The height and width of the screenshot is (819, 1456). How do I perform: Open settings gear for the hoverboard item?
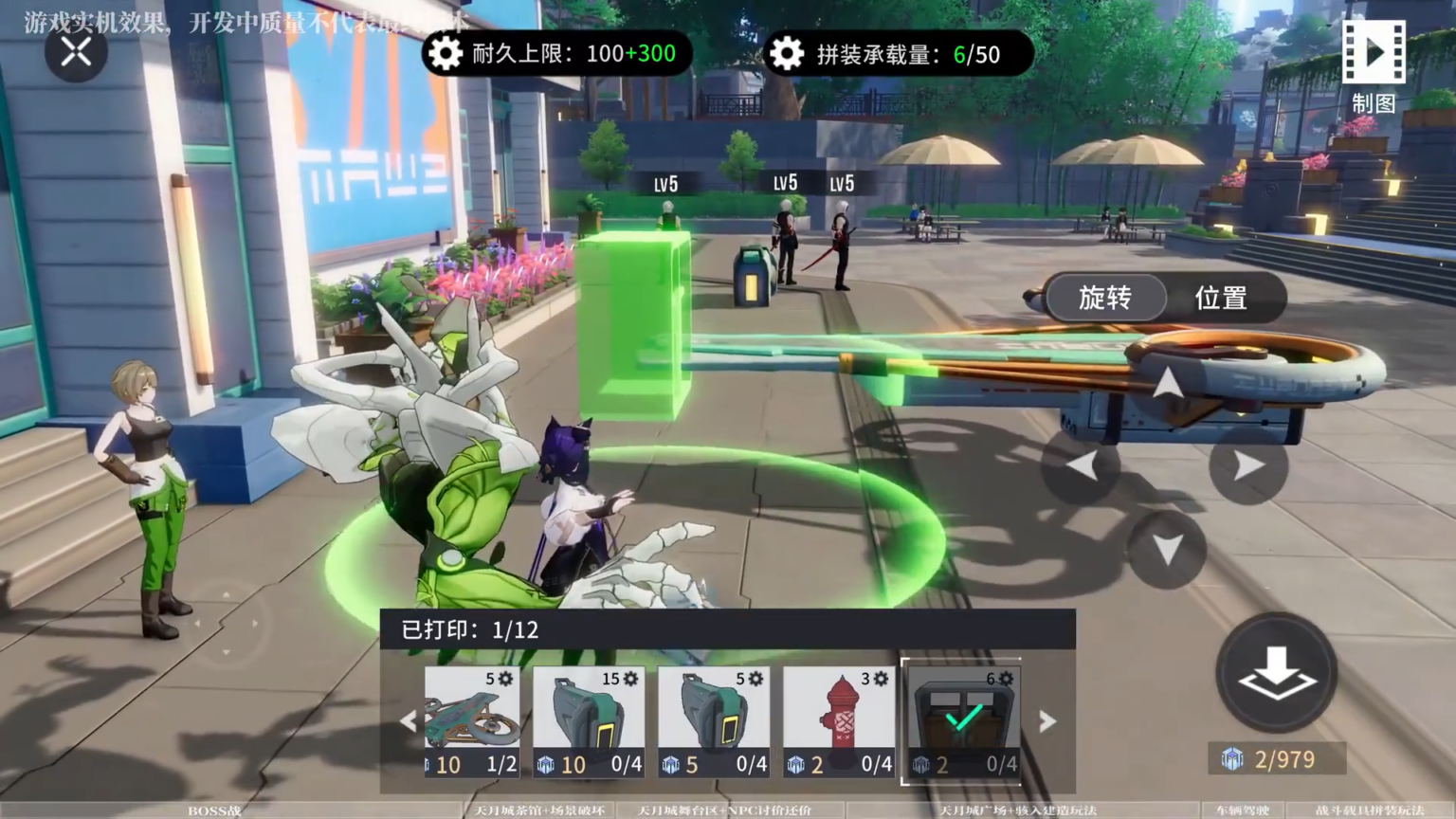pos(507,679)
